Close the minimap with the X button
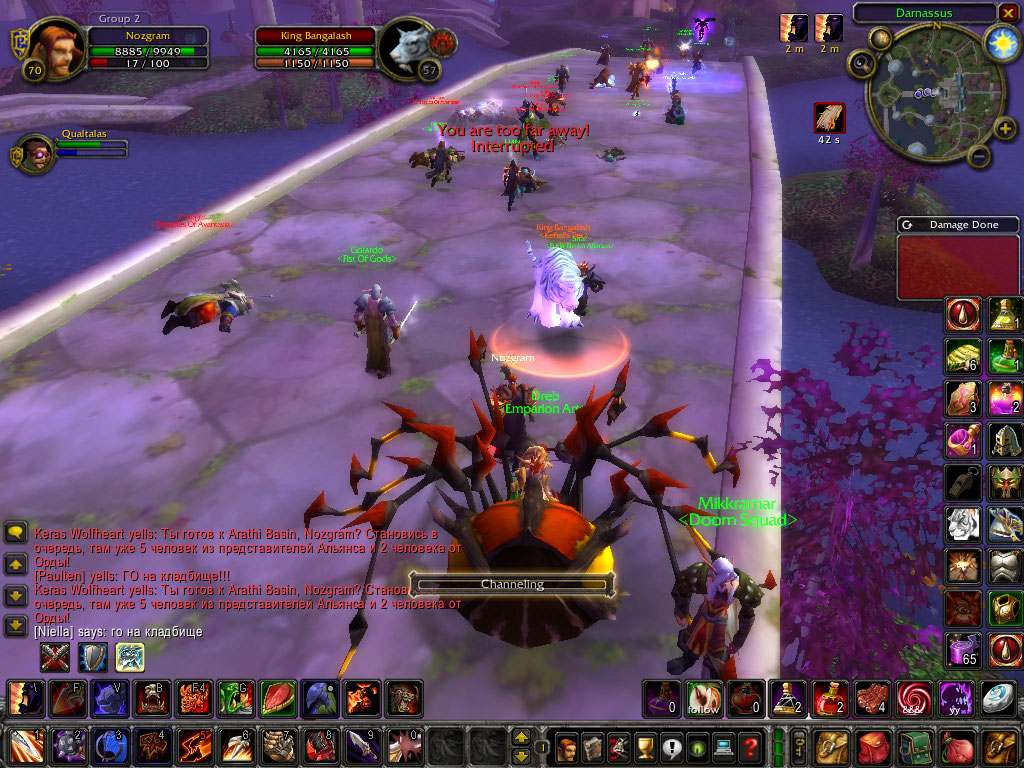This screenshot has height=768, width=1024. click(x=1007, y=13)
